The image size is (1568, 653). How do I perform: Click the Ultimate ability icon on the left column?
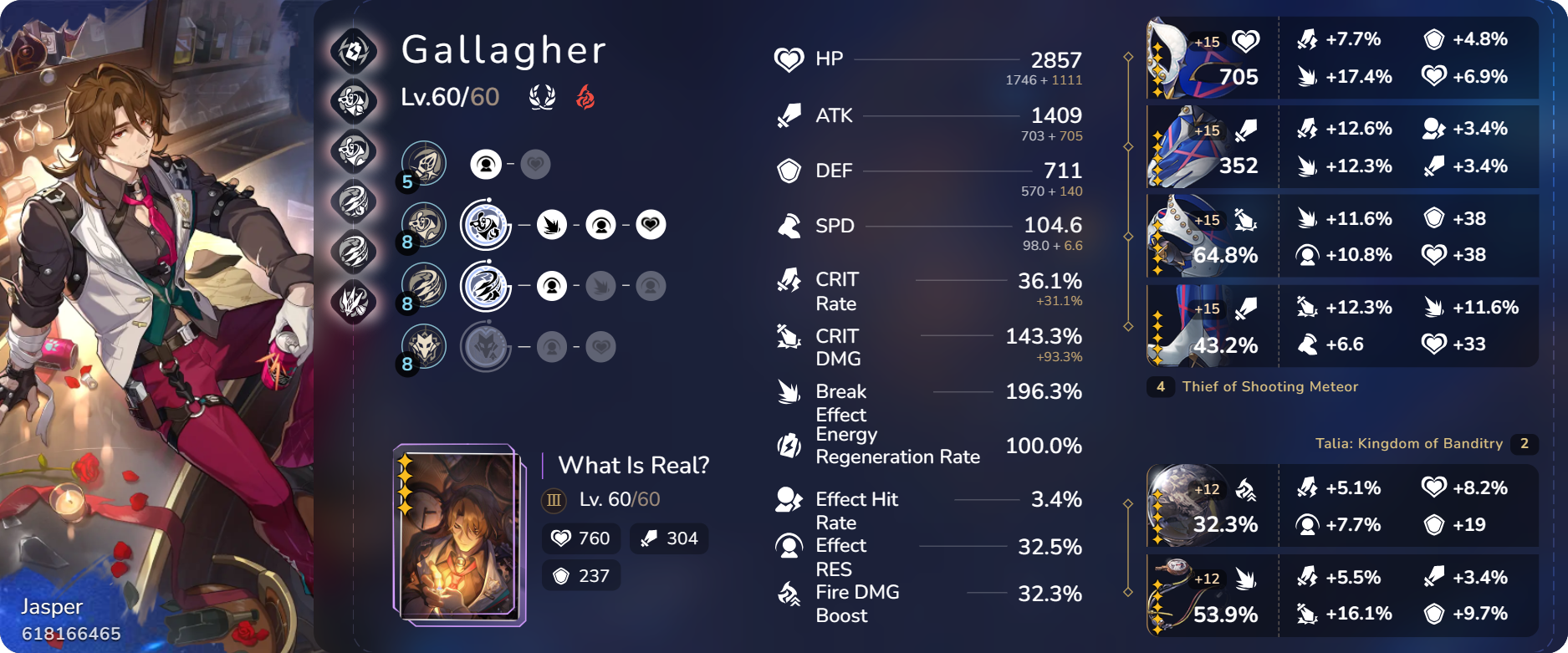tap(355, 197)
